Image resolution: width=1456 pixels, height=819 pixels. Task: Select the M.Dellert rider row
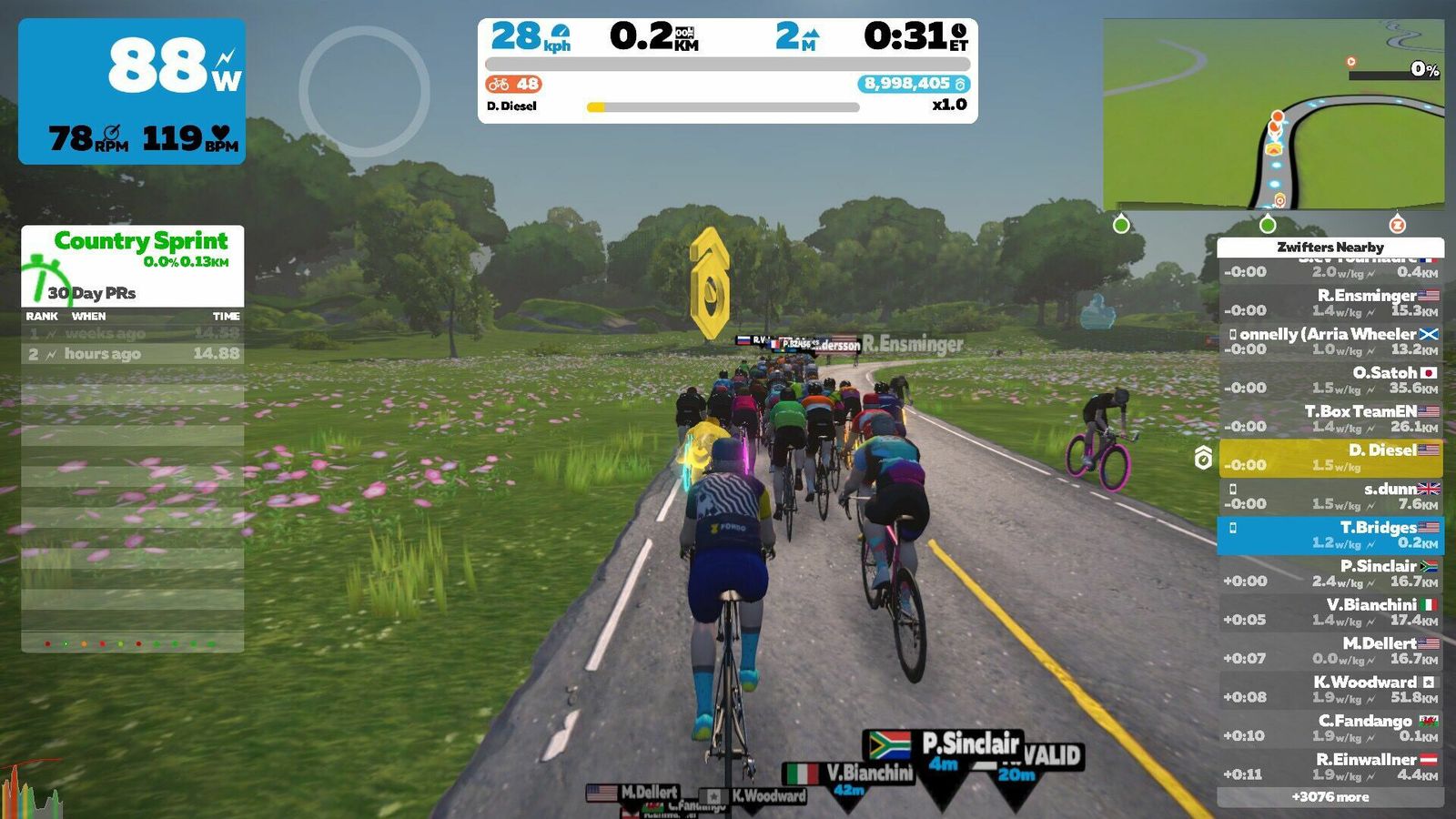pyautogui.click(x=1330, y=651)
